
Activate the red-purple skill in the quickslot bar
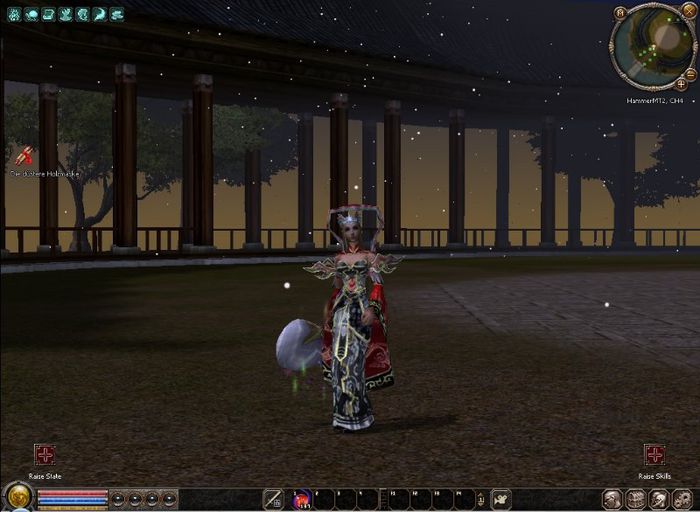tap(301, 499)
